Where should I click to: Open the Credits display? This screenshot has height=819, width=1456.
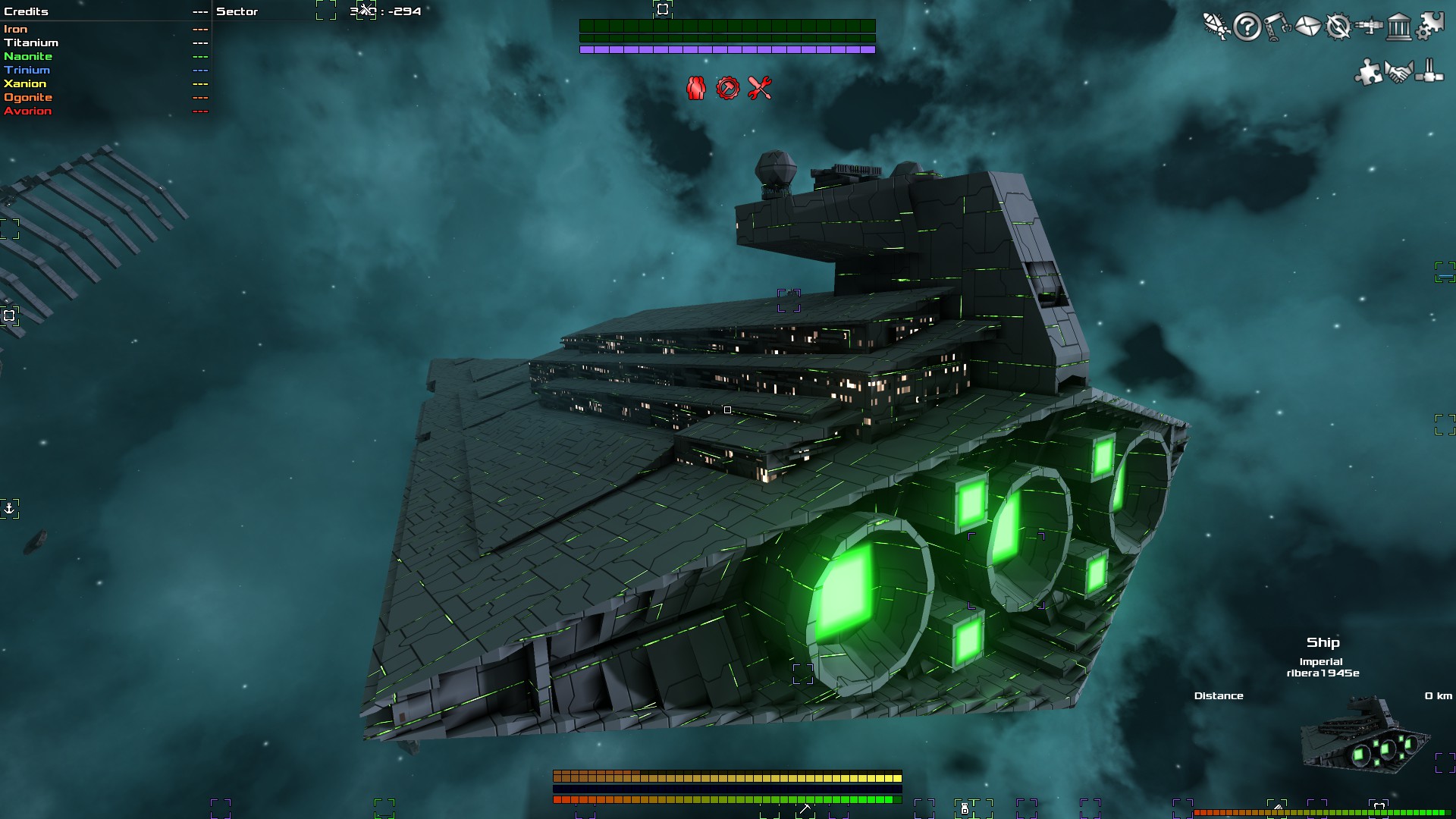tap(26, 11)
